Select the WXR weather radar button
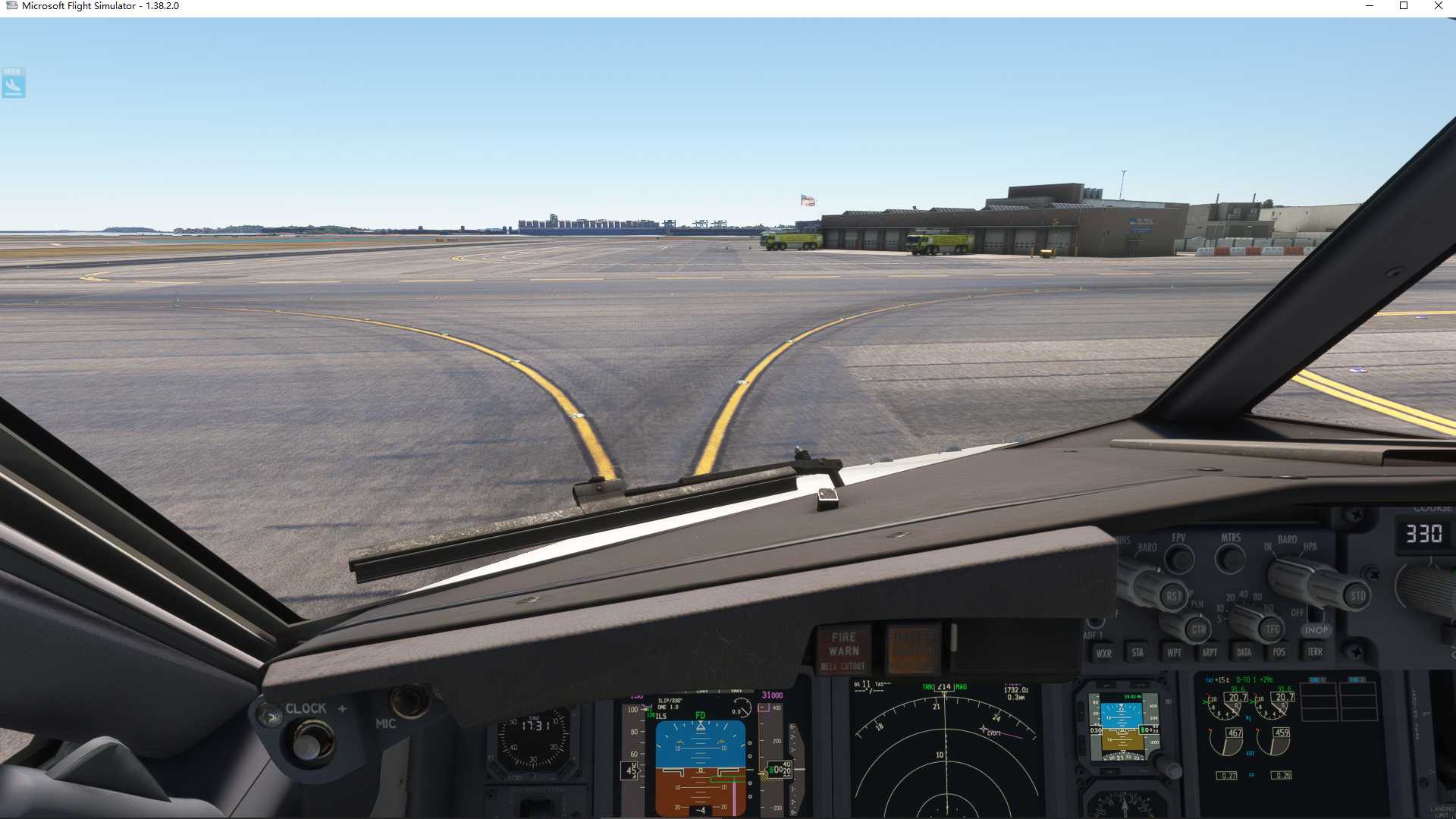 point(1104,653)
